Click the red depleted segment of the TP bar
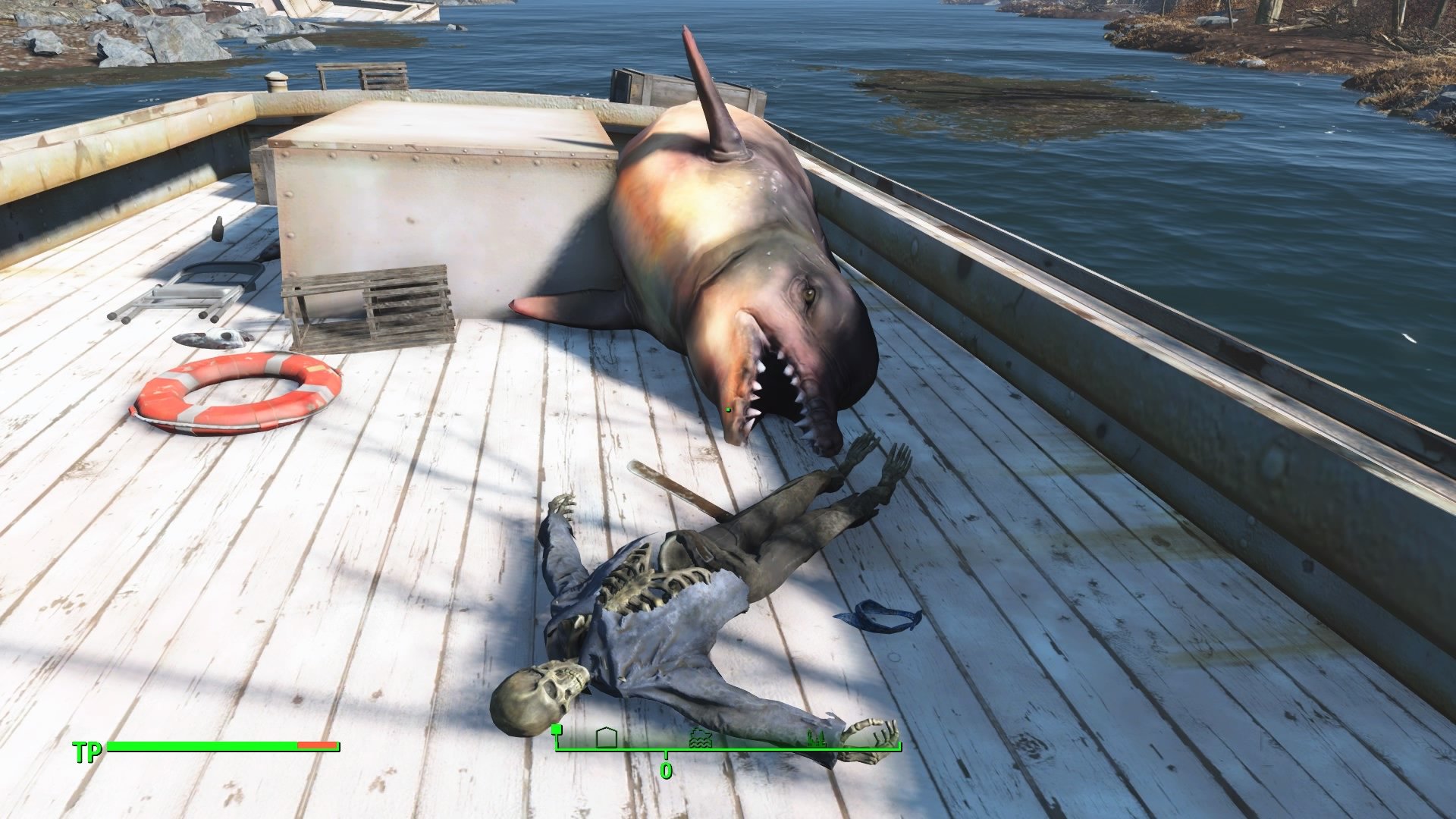The height and width of the screenshot is (819, 1456). 317,747
